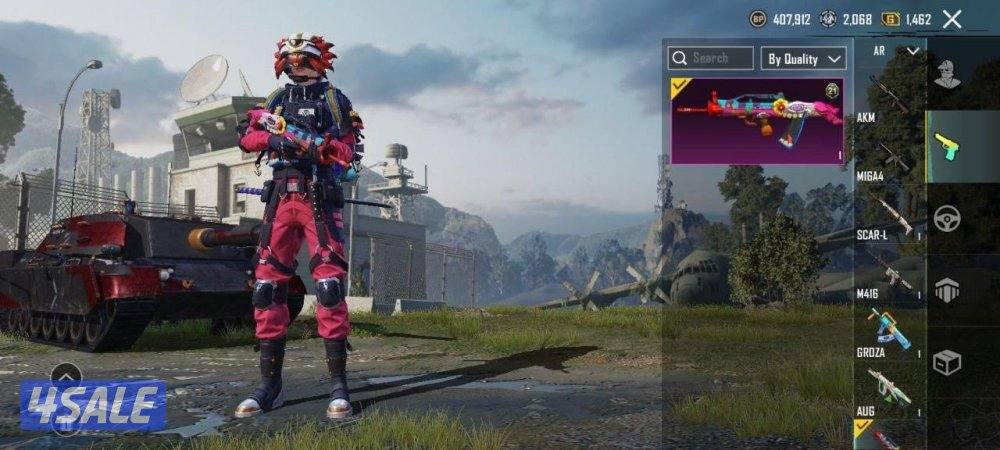The height and width of the screenshot is (450, 1000).
Task: Open the crate box tab
Action: pyautogui.click(x=946, y=362)
